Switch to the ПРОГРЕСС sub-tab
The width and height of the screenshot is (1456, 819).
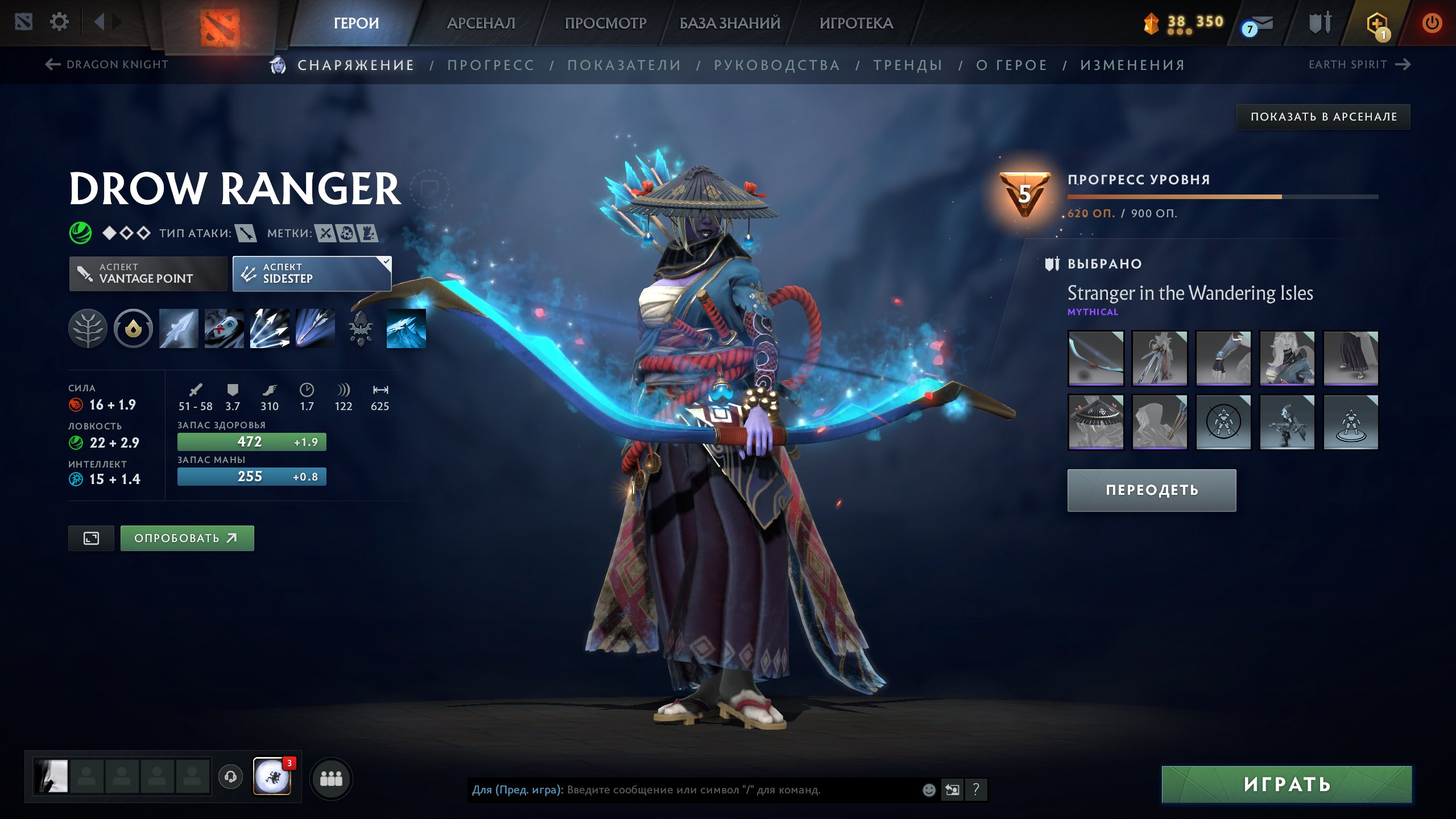[491, 65]
